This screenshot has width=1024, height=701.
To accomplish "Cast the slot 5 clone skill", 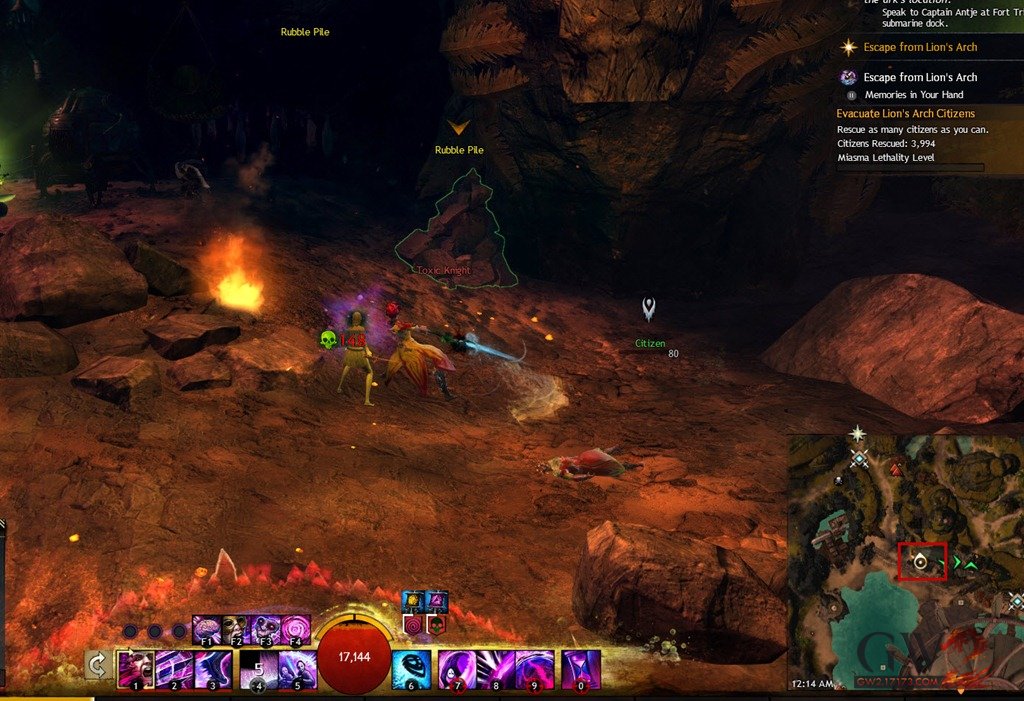I will [297, 668].
